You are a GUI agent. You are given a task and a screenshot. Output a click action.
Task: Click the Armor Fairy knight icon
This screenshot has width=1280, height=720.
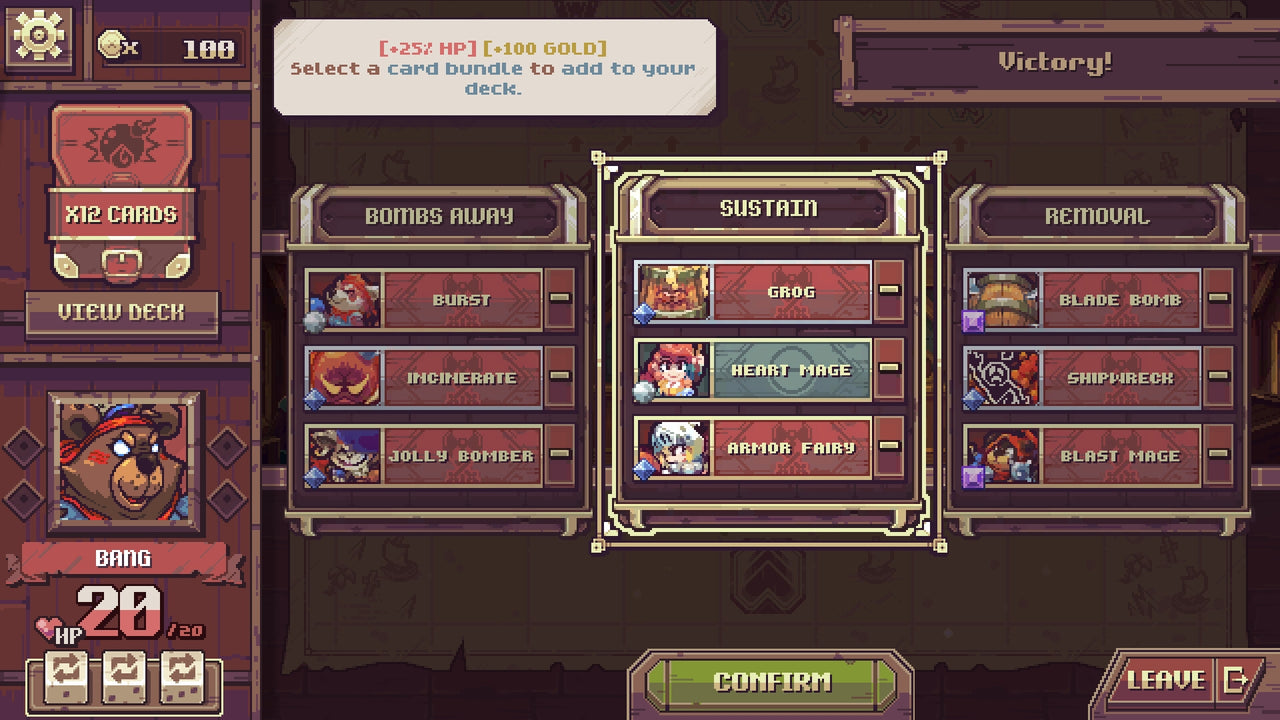(x=673, y=448)
